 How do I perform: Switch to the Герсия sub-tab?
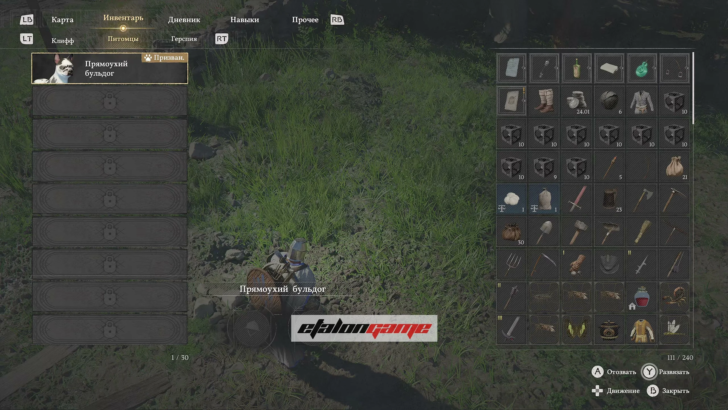(x=184, y=39)
